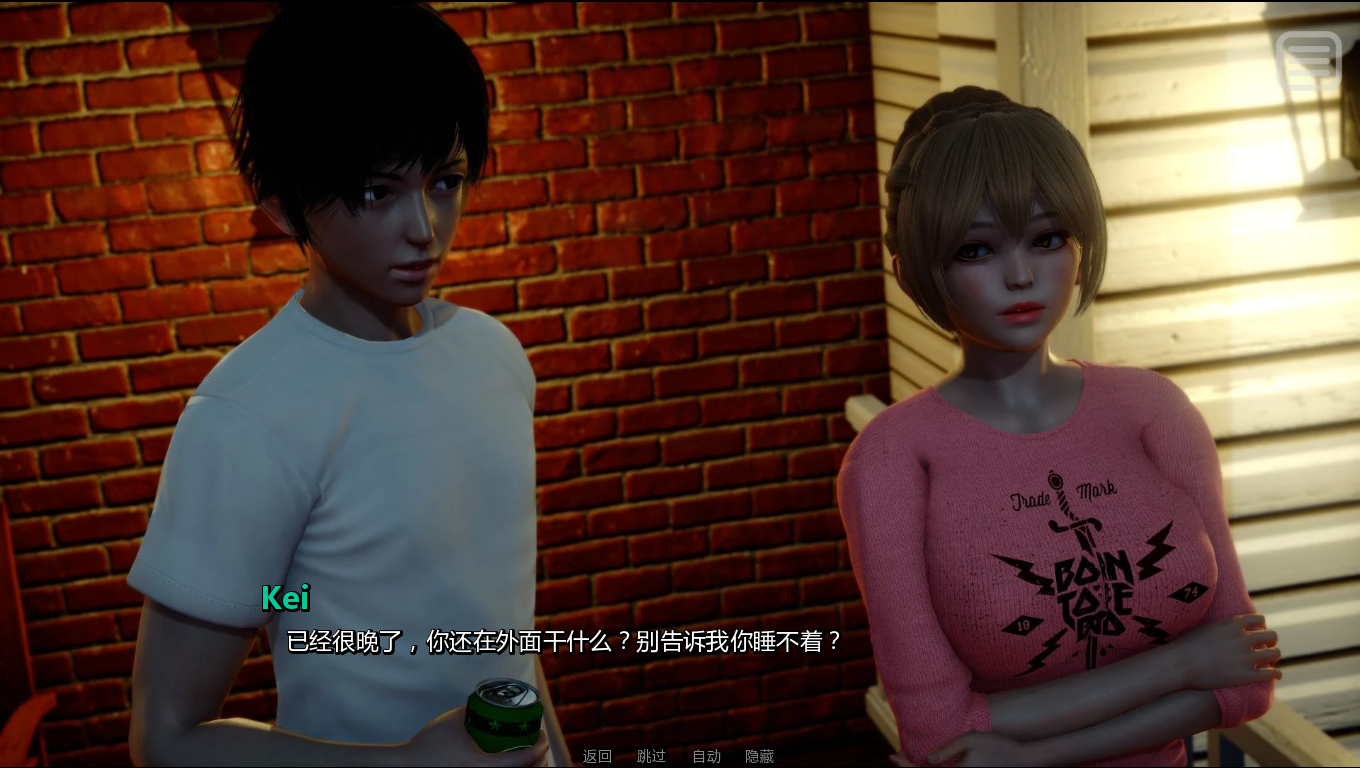Select the speaker name Kei

pyautogui.click(x=285, y=600)
